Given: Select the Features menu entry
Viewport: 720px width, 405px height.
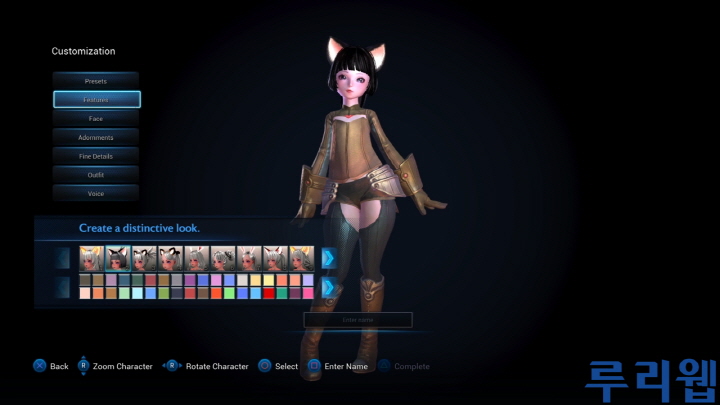Looking at the screenshot, I should (96, 100).
